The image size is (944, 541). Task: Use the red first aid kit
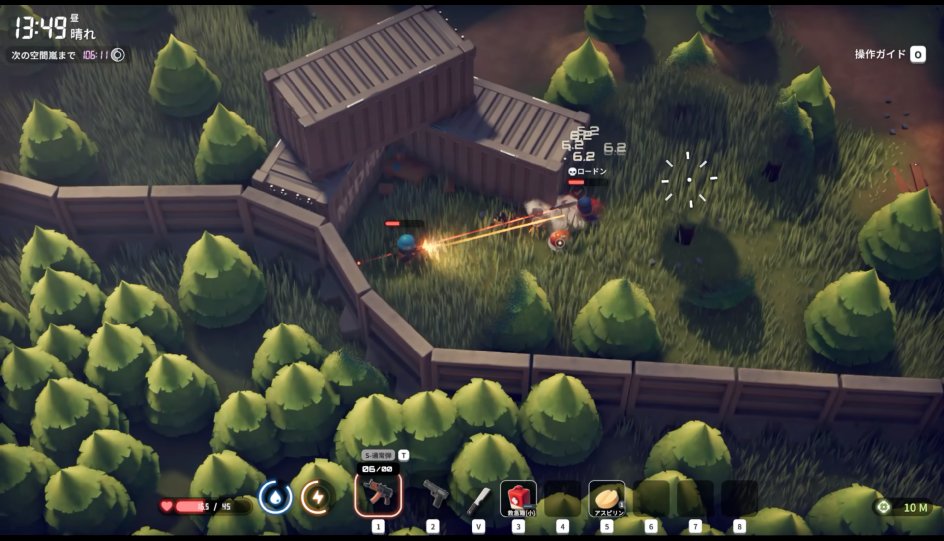click(x=518, y=497)
